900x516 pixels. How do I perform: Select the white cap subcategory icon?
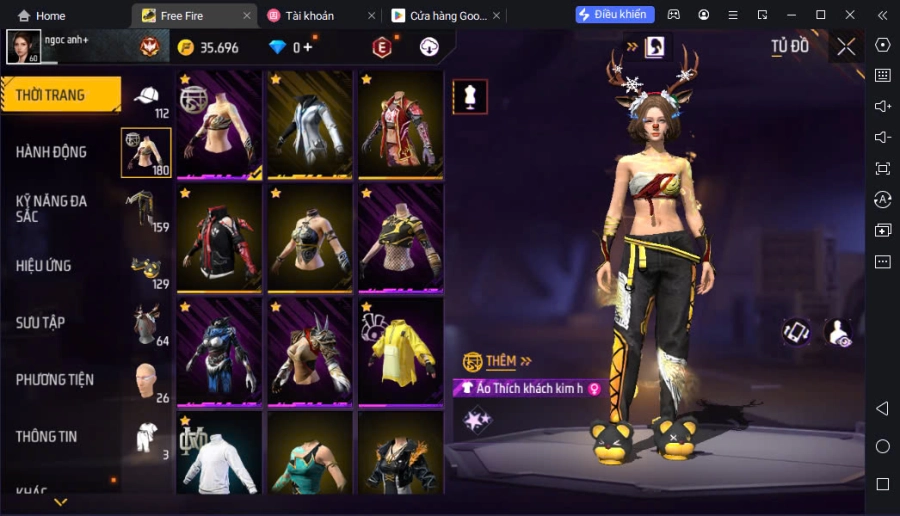click(x=146, y=97)
